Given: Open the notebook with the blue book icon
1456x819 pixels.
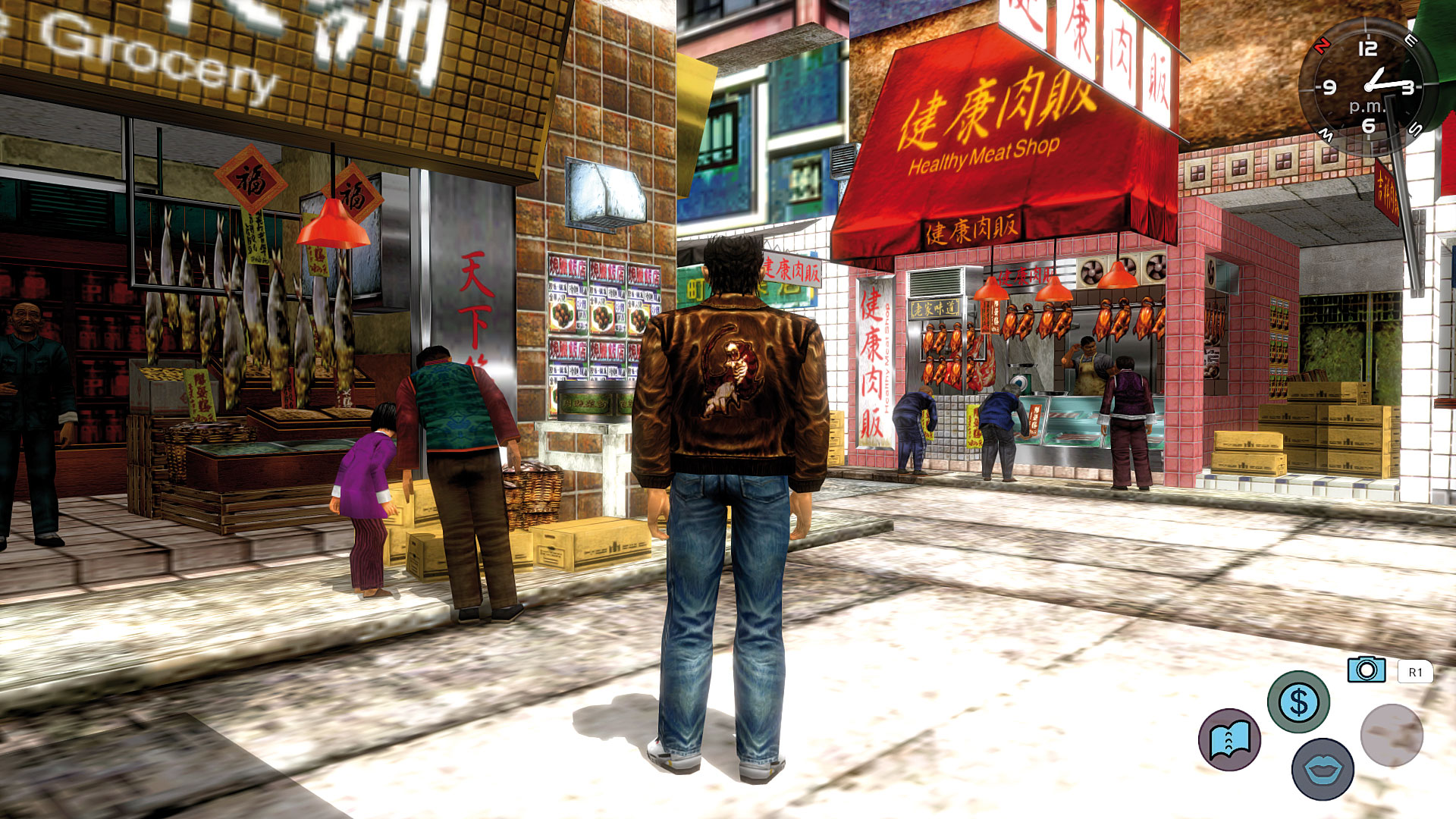Looking at the screenshot, I should point(1229,739).
